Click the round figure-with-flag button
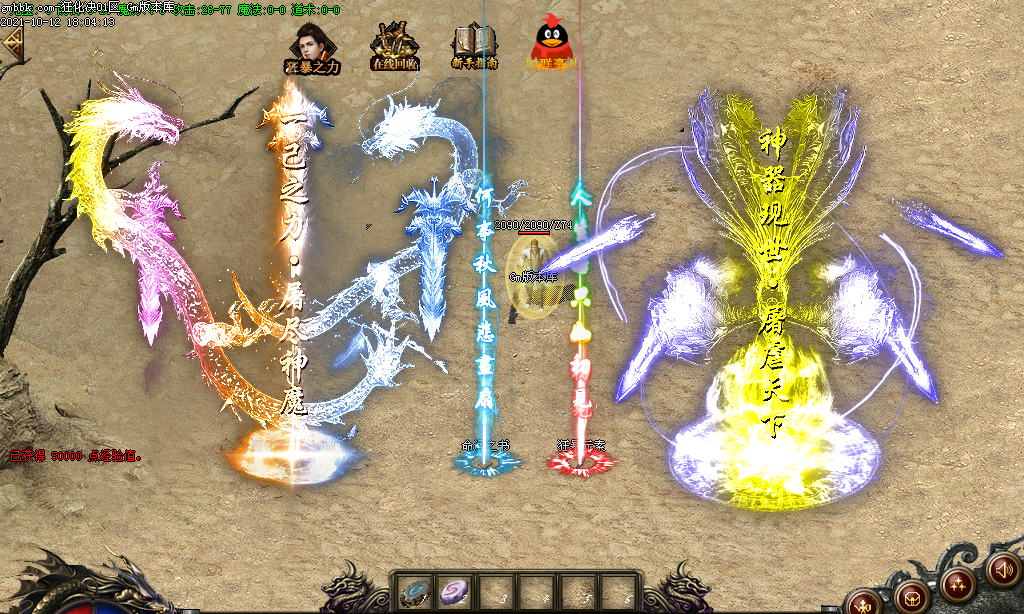Viewport: 1024px width, 614px height. click(863, 602)
